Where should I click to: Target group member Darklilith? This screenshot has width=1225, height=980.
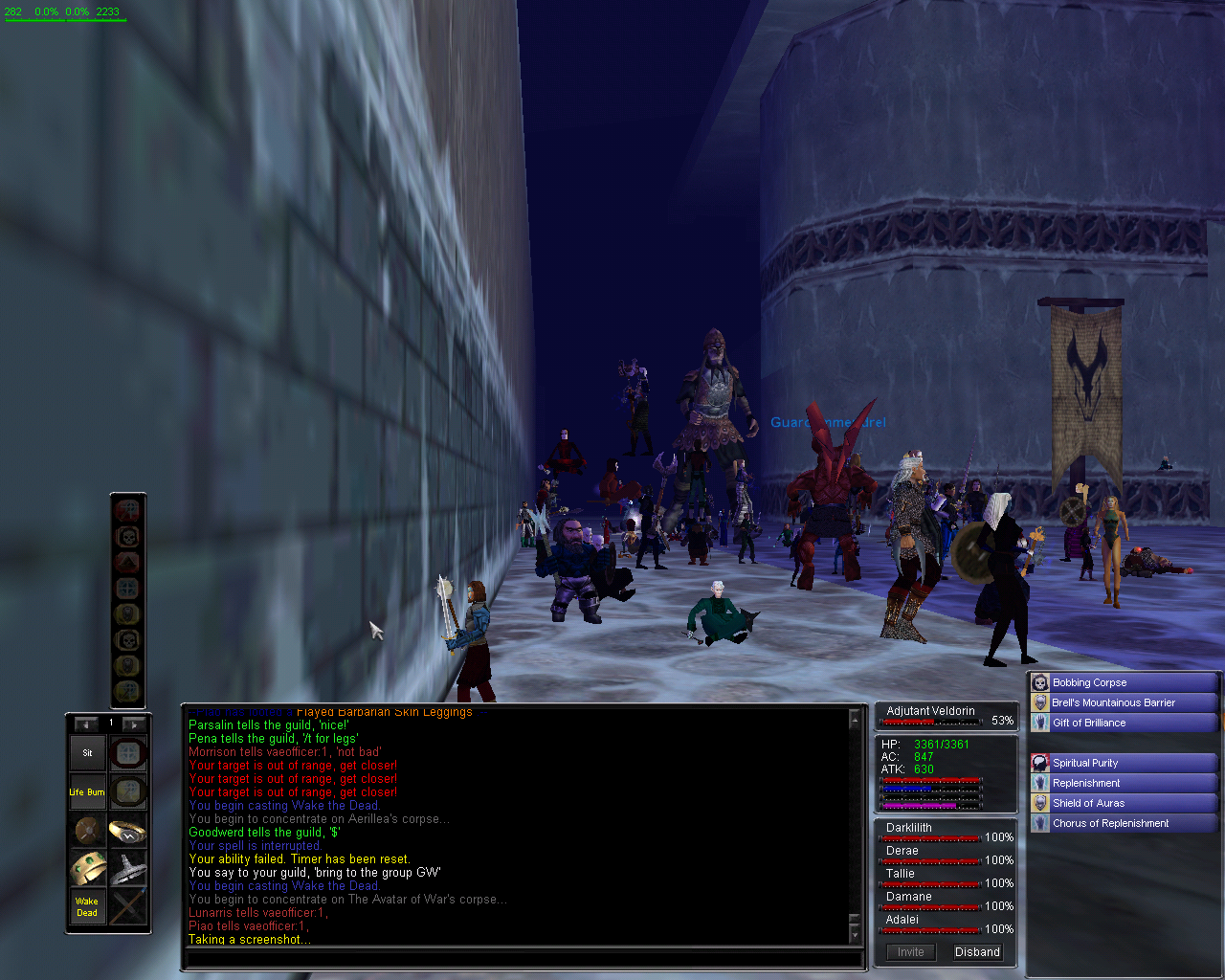(909, 828)
